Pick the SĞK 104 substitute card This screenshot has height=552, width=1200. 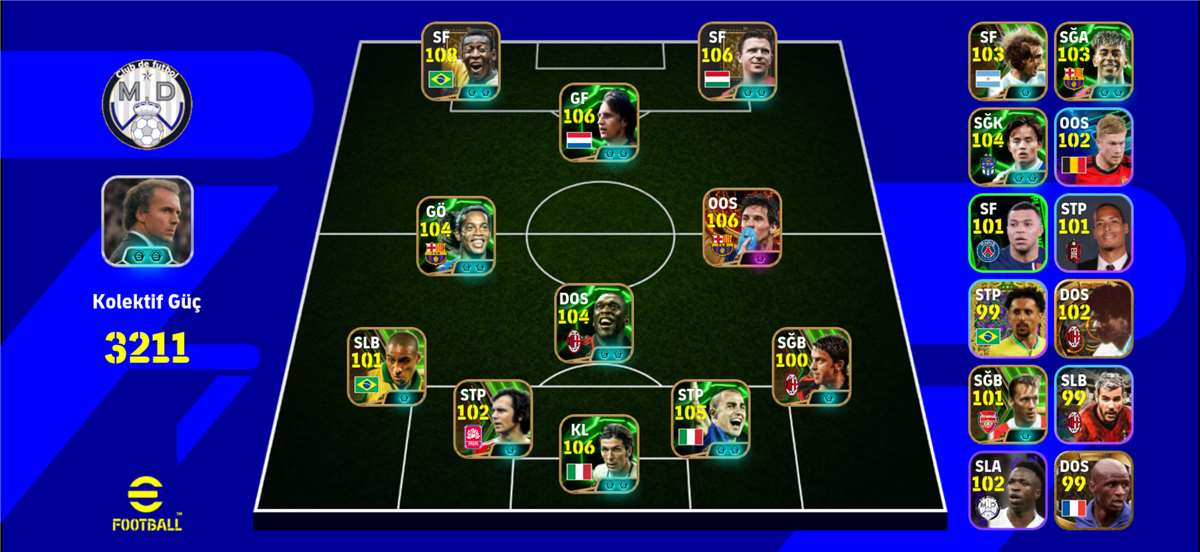click(1007, 146)
